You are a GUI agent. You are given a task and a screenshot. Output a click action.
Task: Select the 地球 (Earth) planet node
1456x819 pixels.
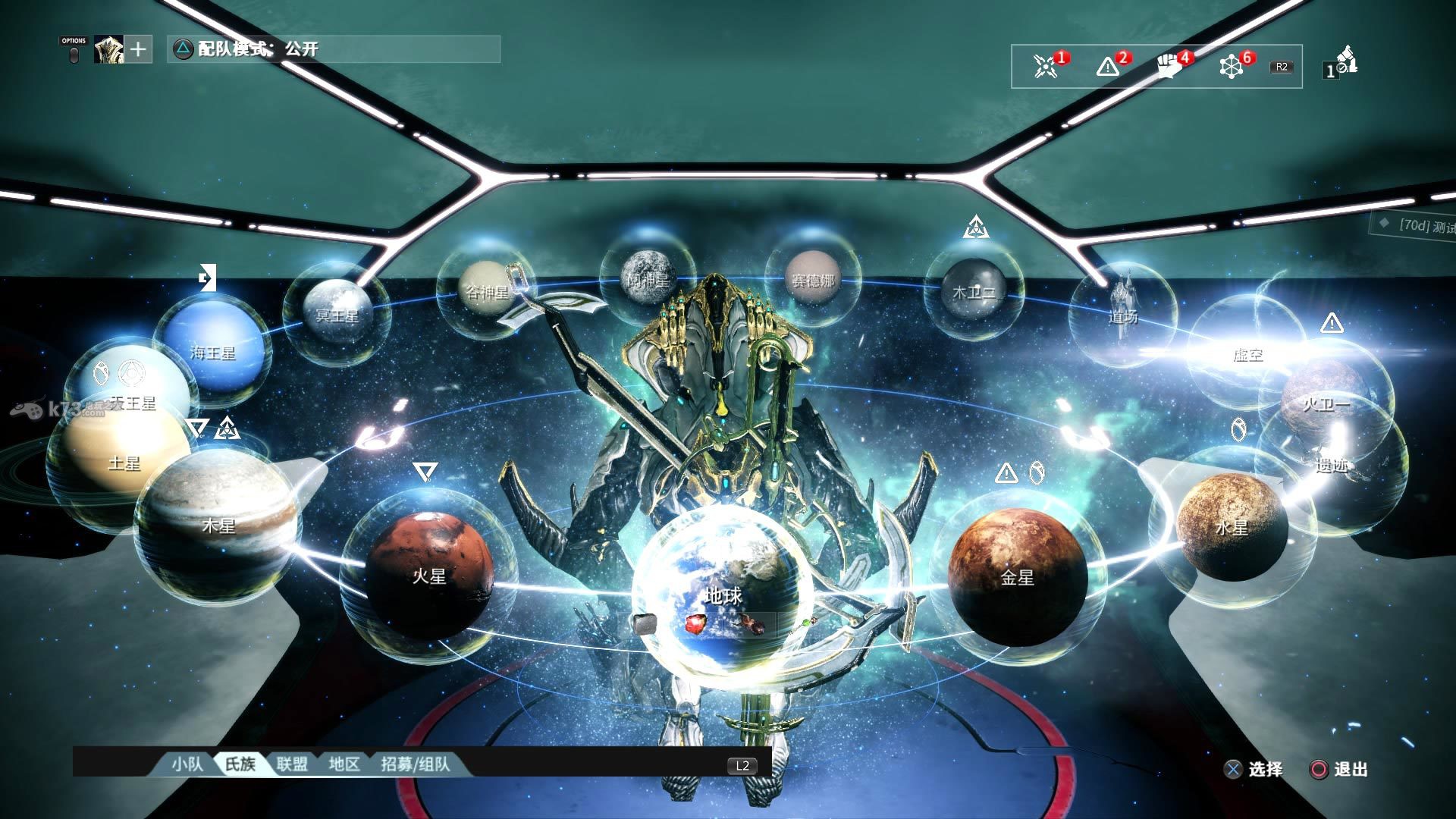(x=722, y=595)
